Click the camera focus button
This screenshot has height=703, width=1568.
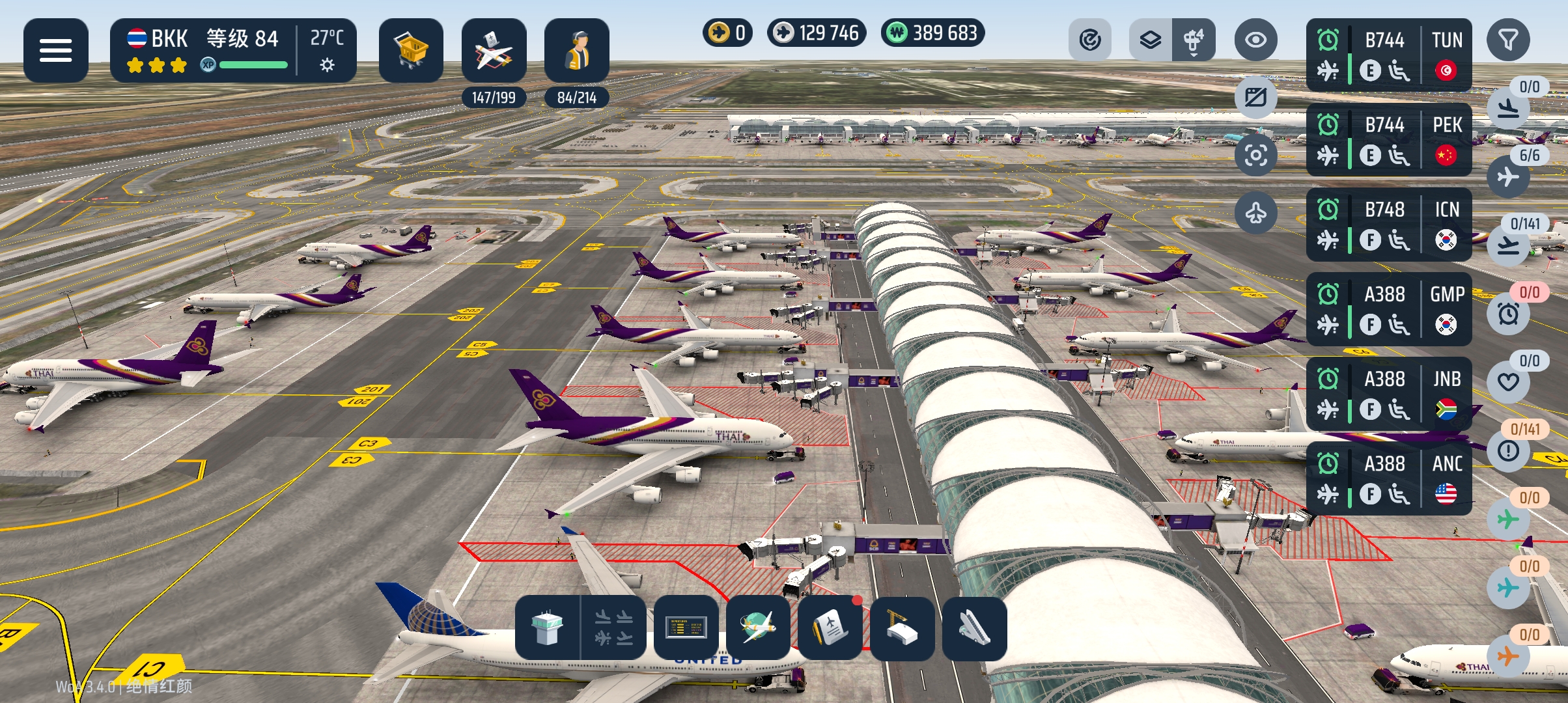coord(1255,155)
